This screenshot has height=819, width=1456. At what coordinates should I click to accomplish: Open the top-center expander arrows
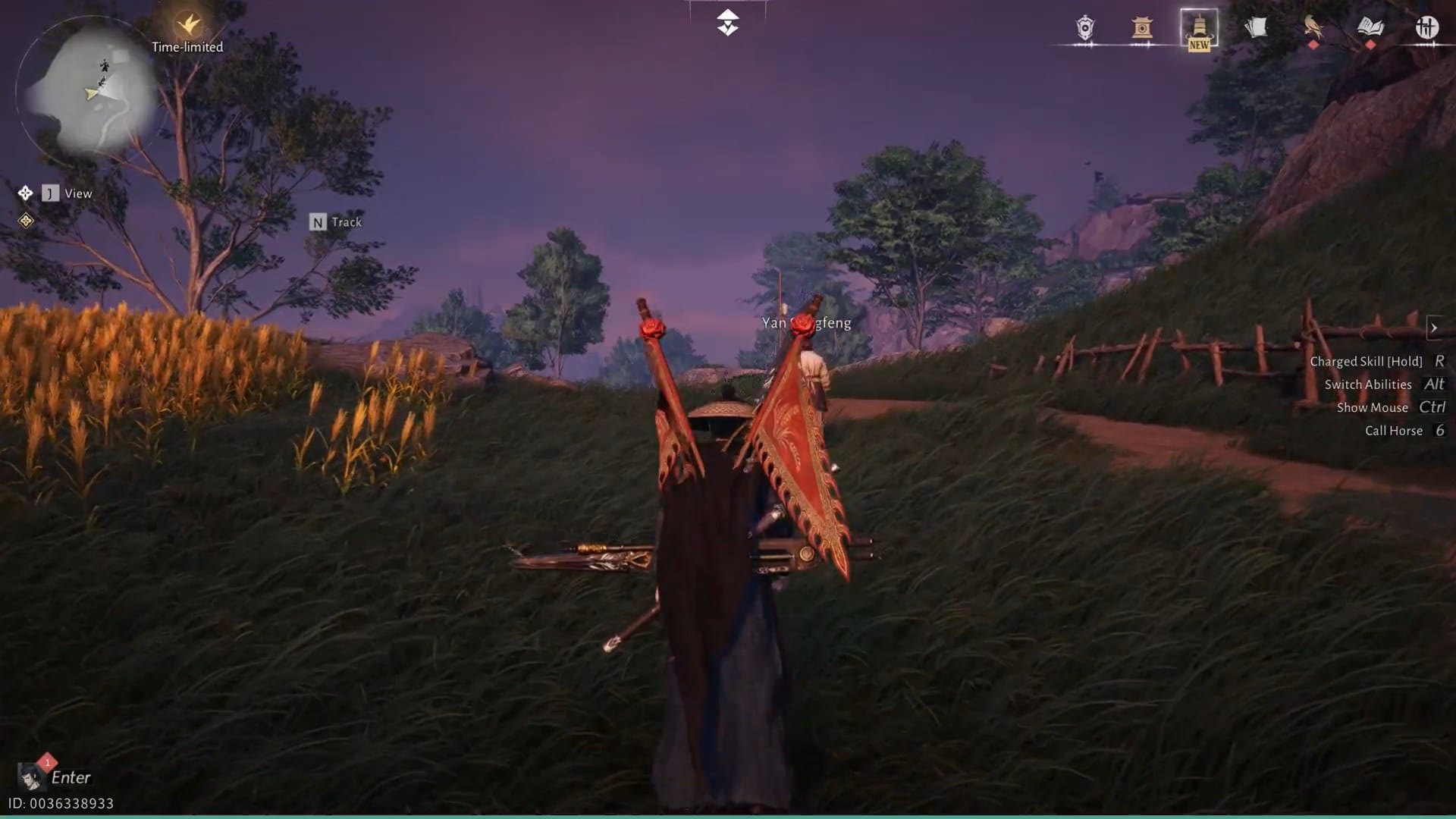(x=727, y=20)
